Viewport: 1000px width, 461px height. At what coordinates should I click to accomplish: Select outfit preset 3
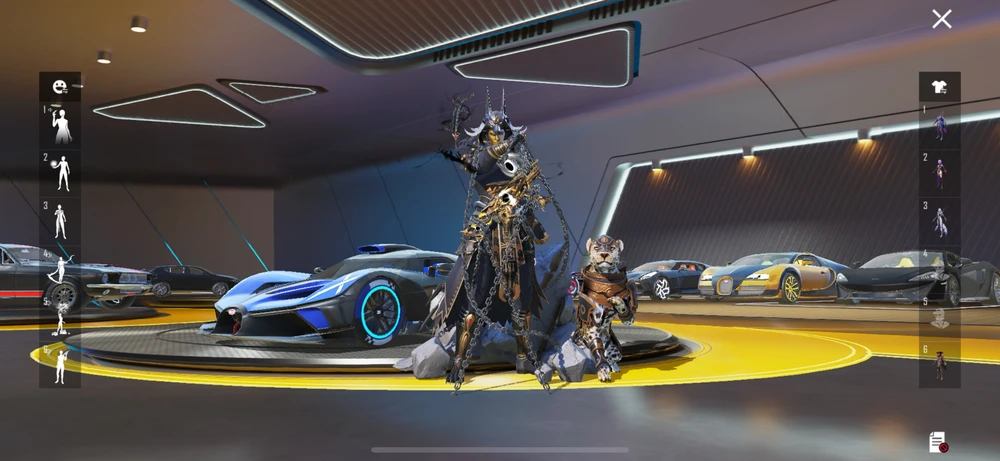tap(940, 221)
